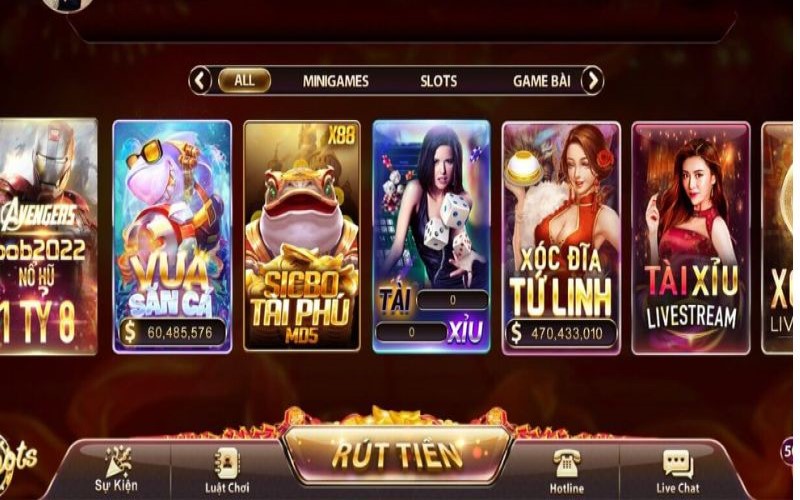The width and height of the screenshot is (800, 500).
Task: Open the Sự Kiện events menu
Action: pyautogui.click(x=119, y=470)
